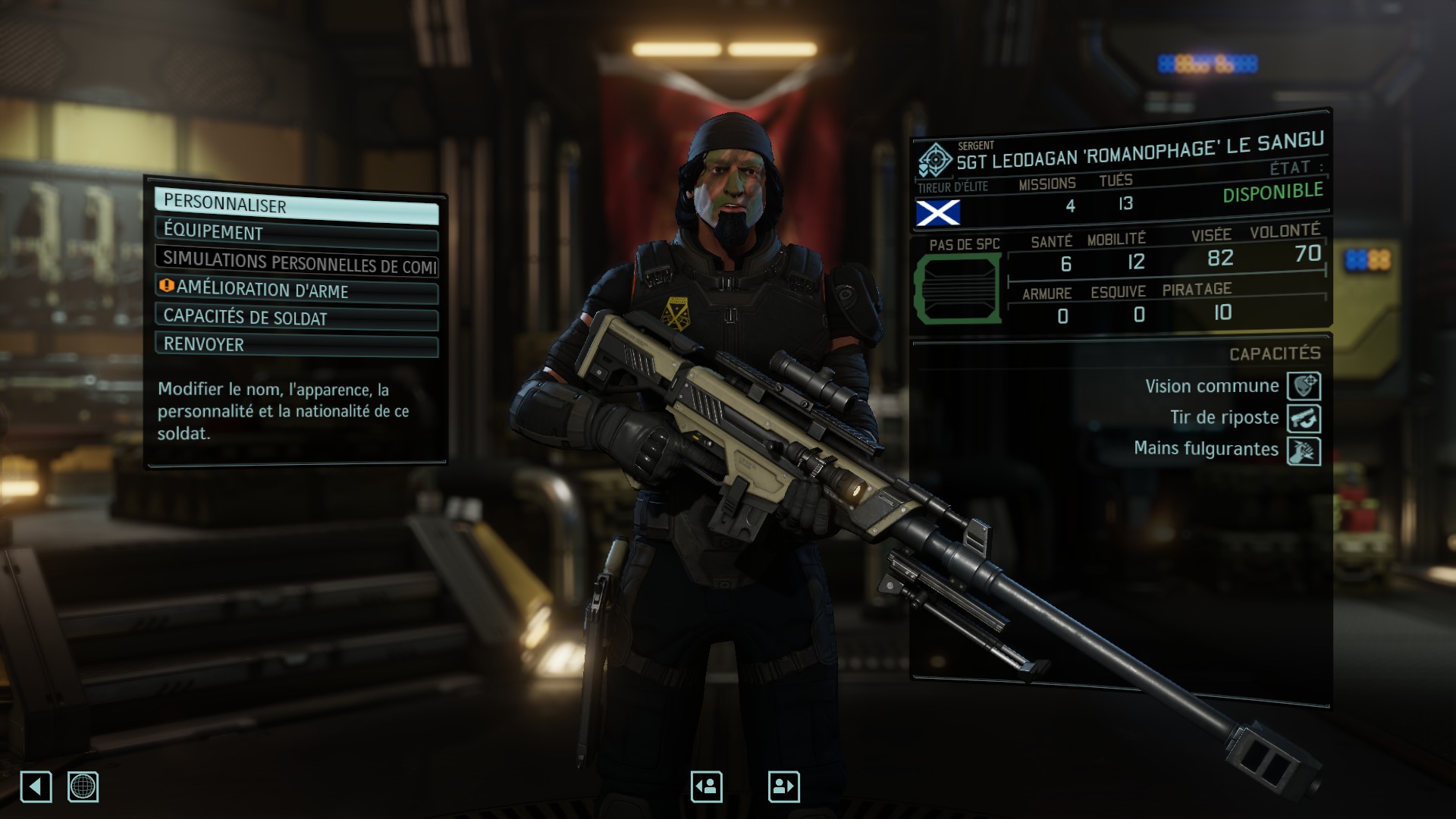The image size is (1456, 819).
Task: Switch to previous soldier
Action: (706, 786)
